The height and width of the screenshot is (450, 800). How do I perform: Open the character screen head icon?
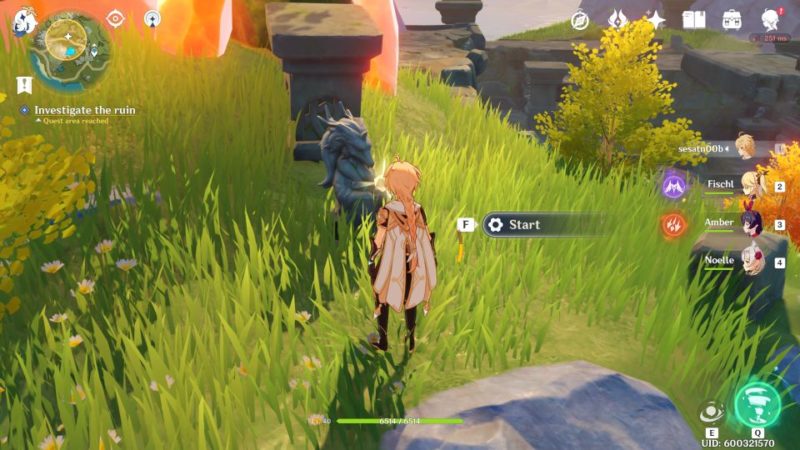click(770, 19)
